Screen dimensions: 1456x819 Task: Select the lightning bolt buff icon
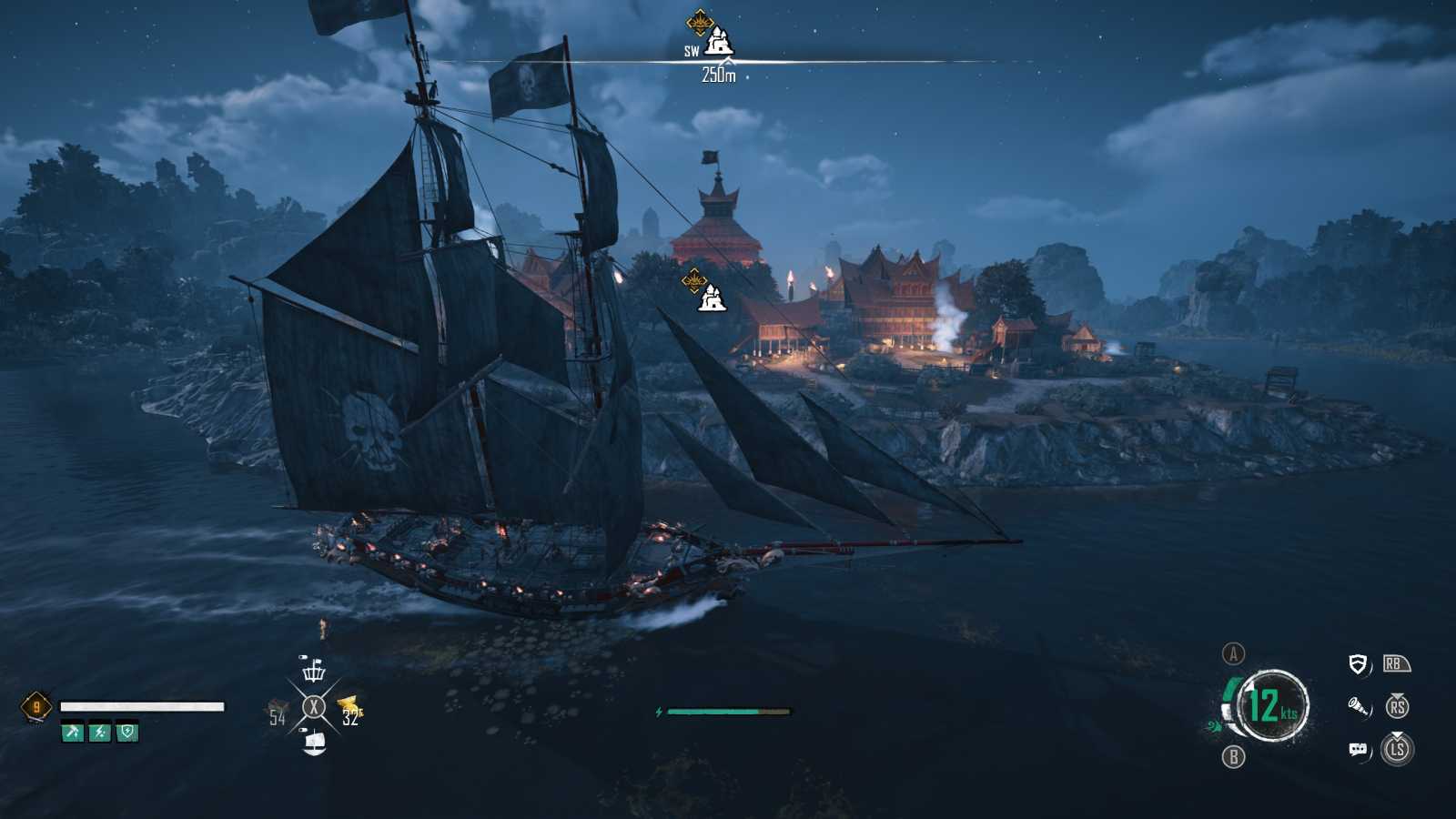(x=100, y=732)
